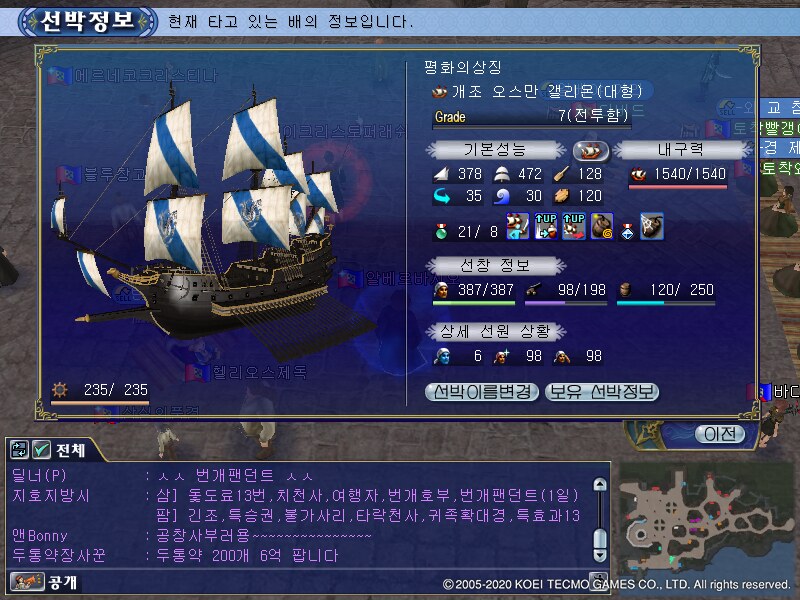Select the spider web sack skill icon
The image size is (800, 600).
[652, 226]
